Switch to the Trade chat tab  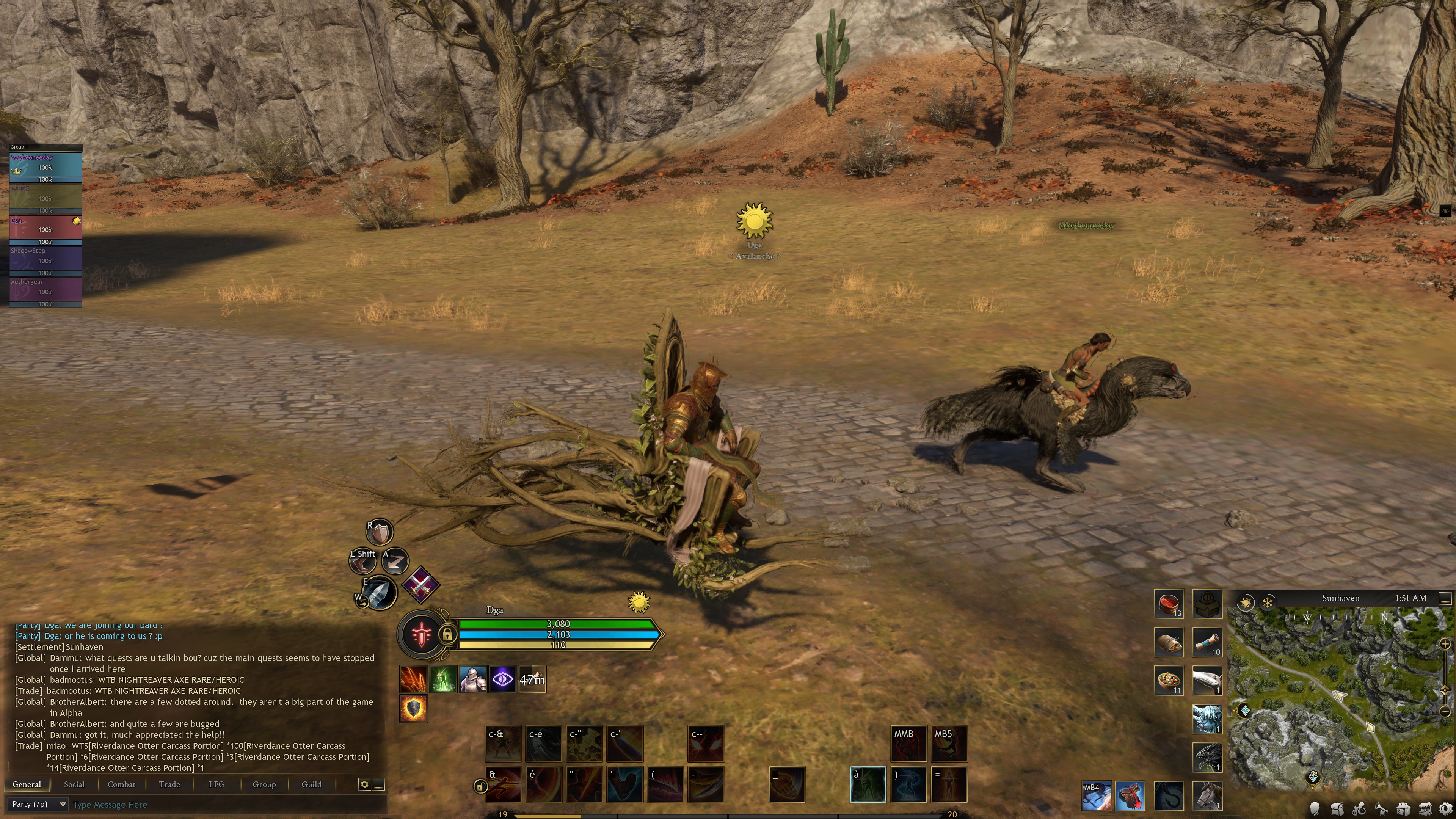[x=169, y=784]
